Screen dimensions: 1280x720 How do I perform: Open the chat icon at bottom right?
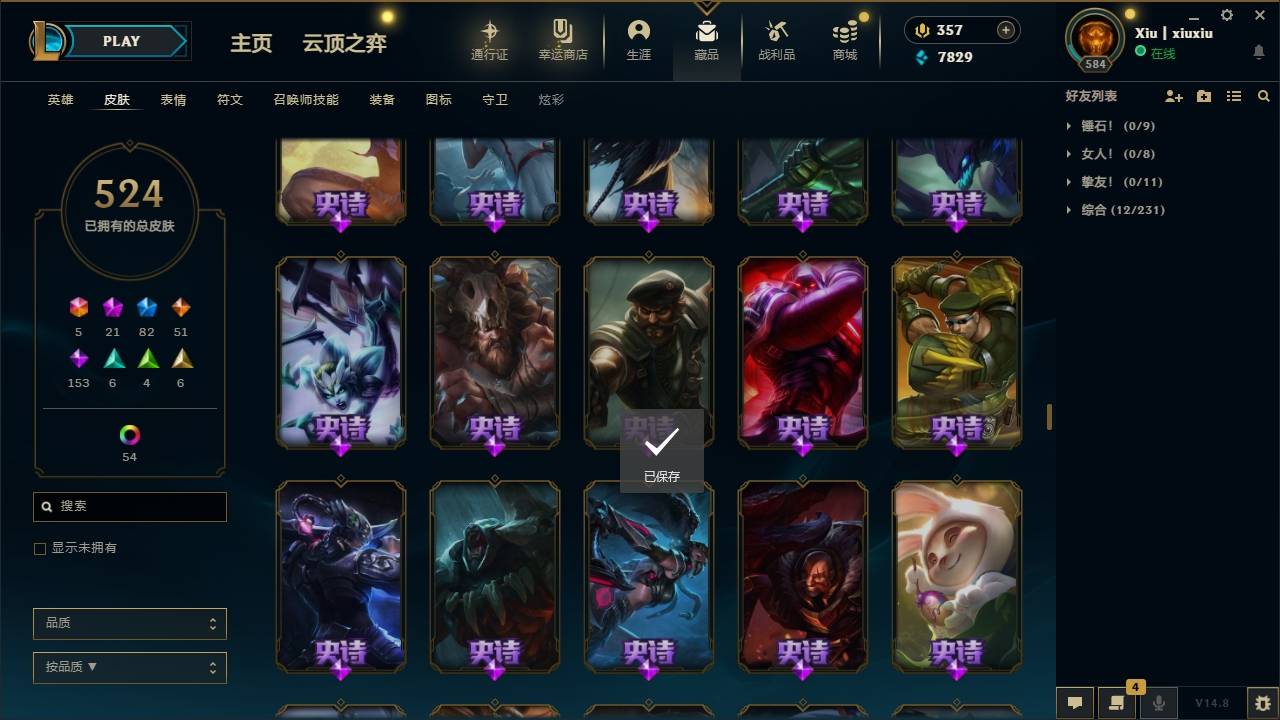point(1075,703)
